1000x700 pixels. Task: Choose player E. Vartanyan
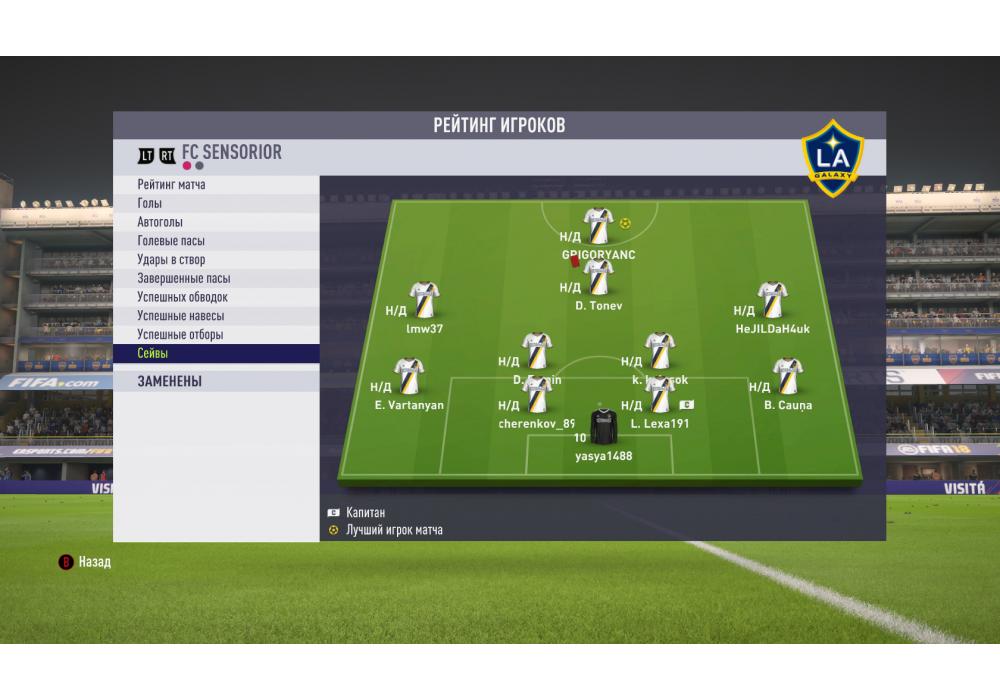(409, 378)
